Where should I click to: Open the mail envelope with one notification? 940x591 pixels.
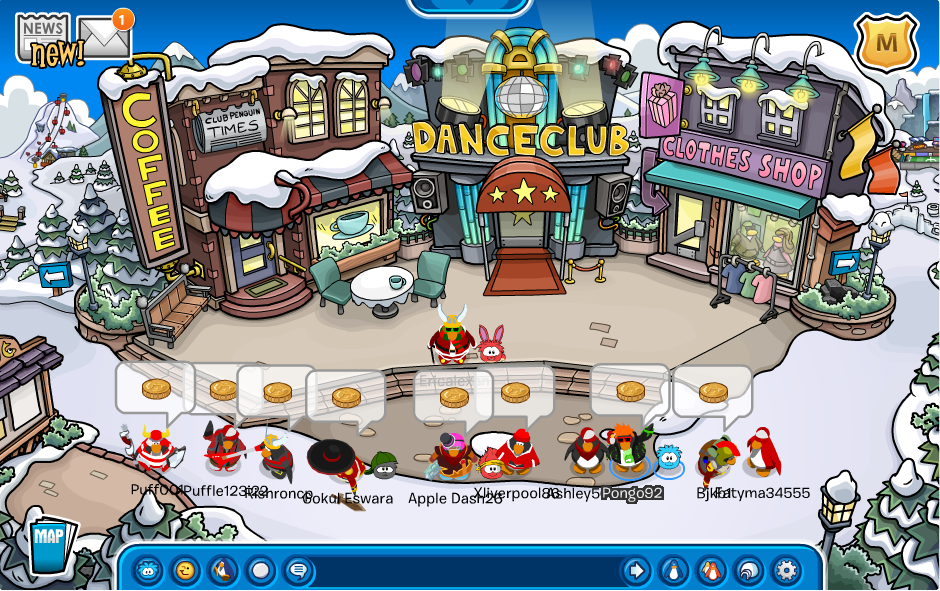point(105,37)
